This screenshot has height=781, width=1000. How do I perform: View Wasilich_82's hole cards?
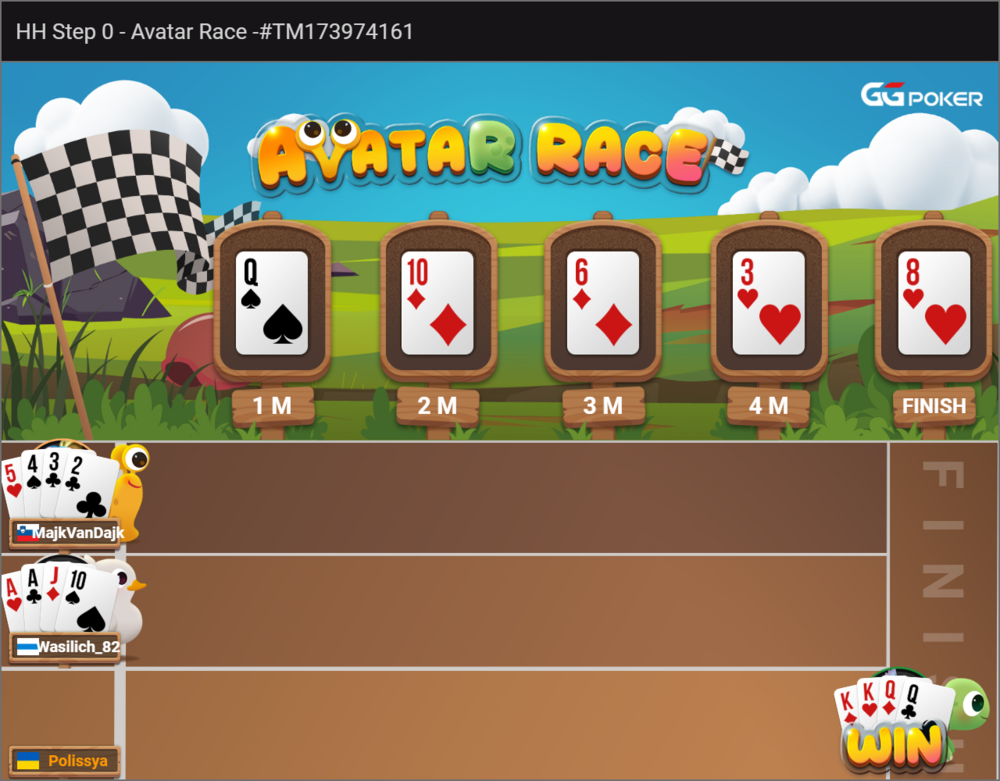coord(60,599)
